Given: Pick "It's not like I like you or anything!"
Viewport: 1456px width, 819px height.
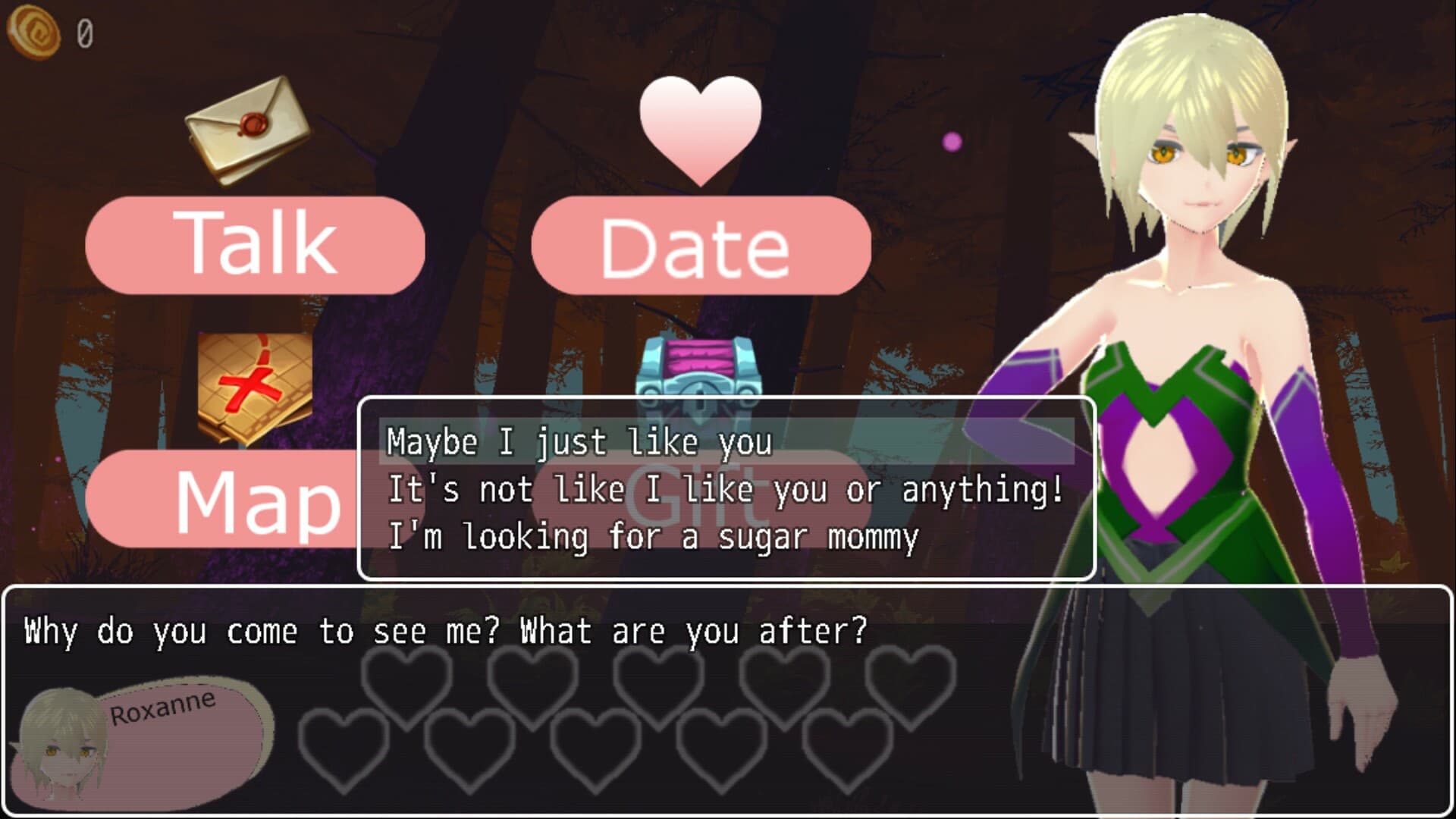Looking at the screenshot, I should pos(725,489).
